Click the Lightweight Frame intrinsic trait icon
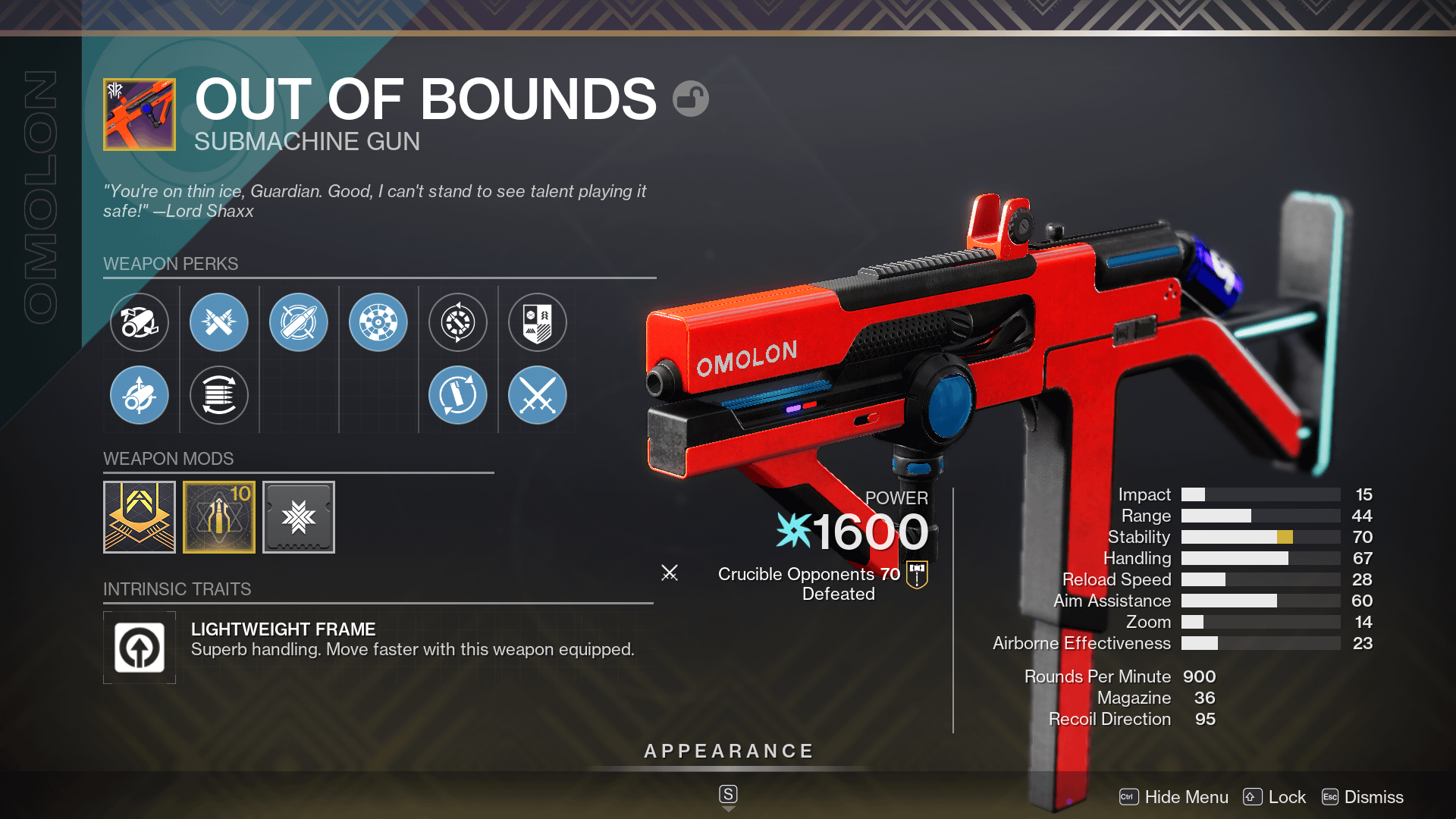The width and height of the screenshot is (1456, 819). (140, 647)
